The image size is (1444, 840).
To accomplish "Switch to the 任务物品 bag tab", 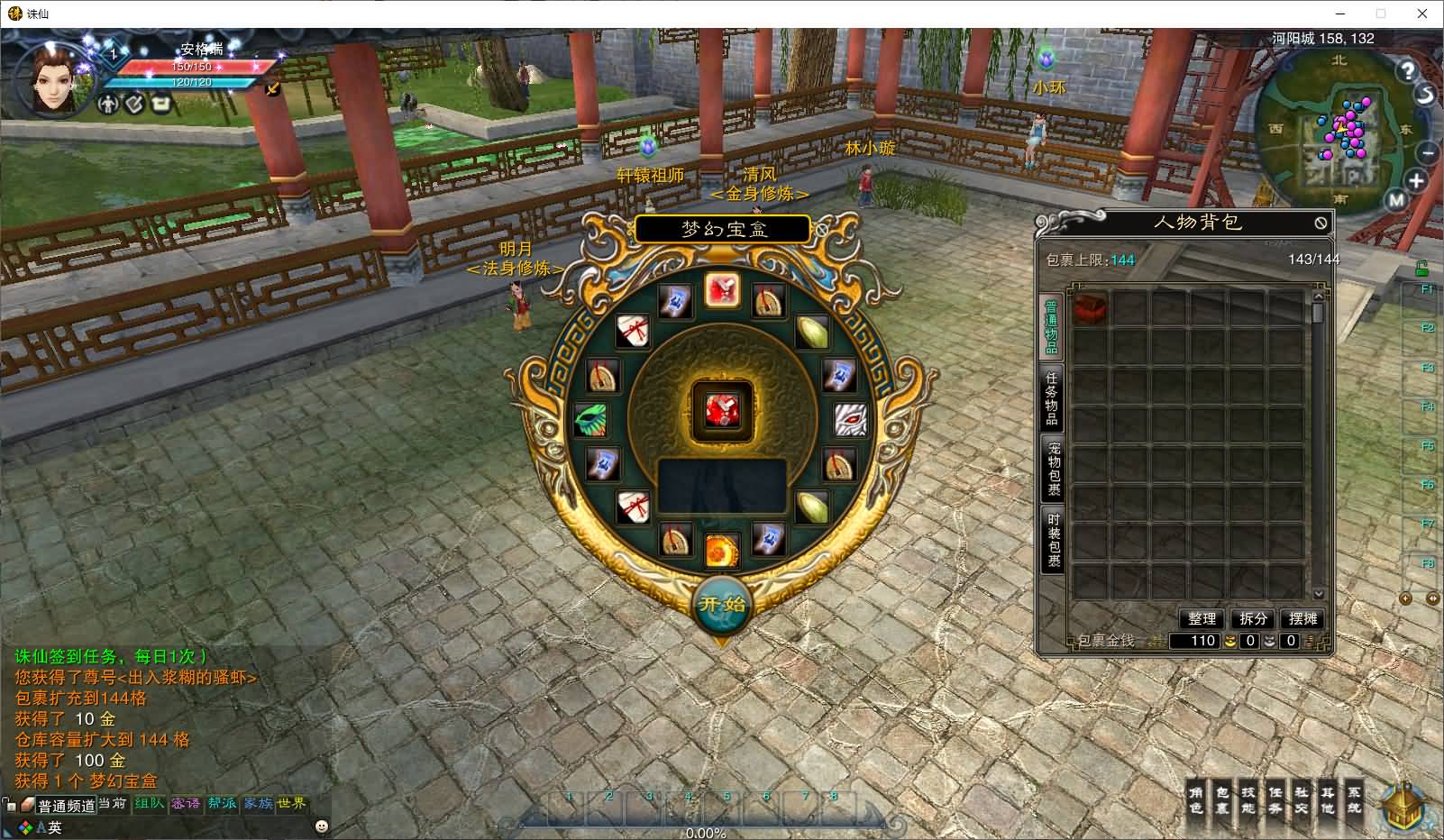I will tap(1052, 398).
